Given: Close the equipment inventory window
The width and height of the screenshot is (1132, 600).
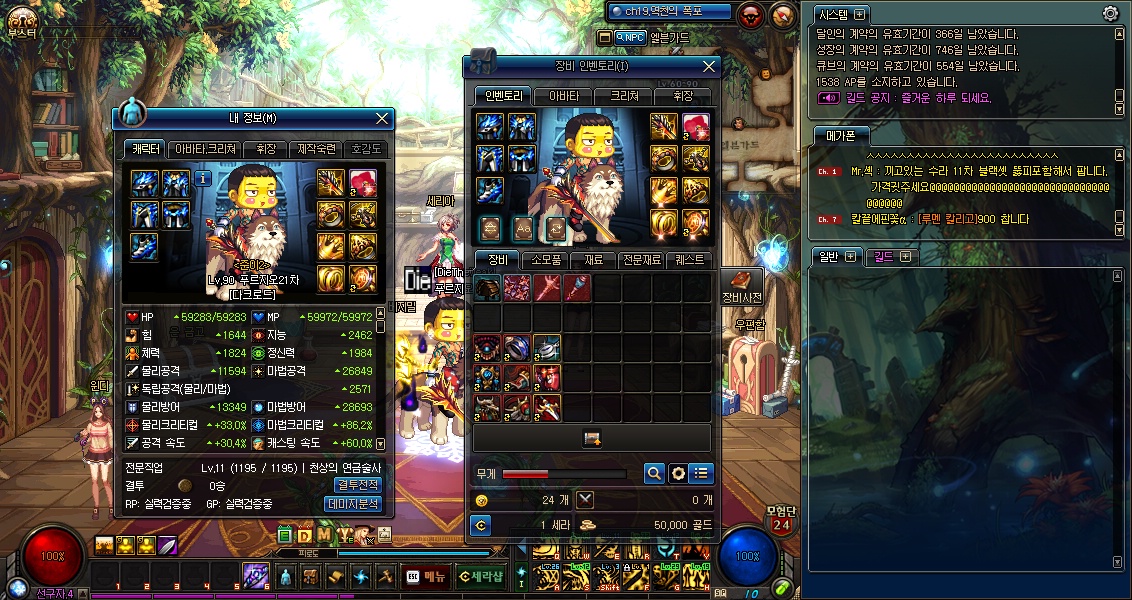Looking at the screenshot, I should point(709,66).
